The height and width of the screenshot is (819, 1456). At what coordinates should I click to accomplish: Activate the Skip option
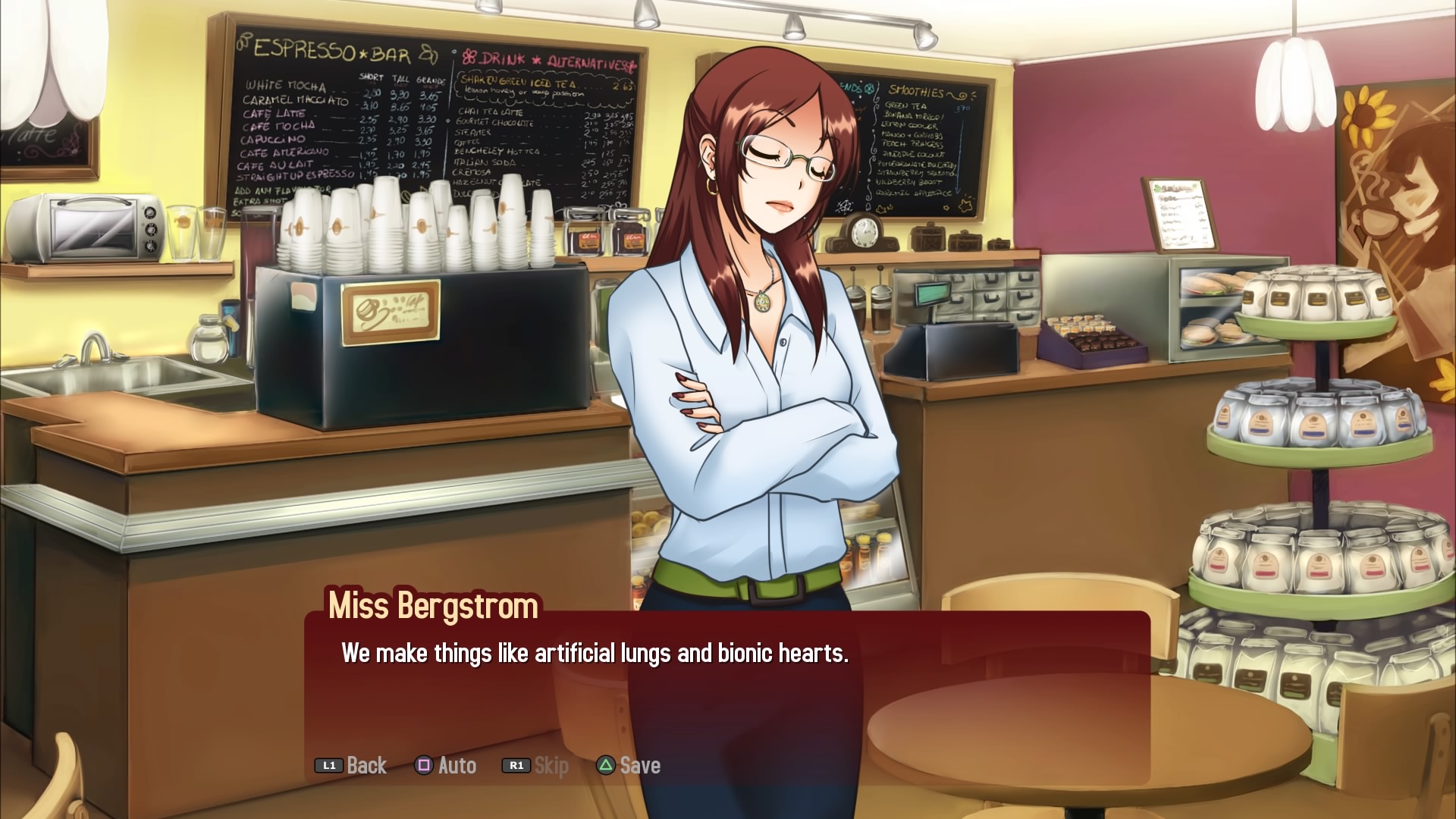point(536,766)
